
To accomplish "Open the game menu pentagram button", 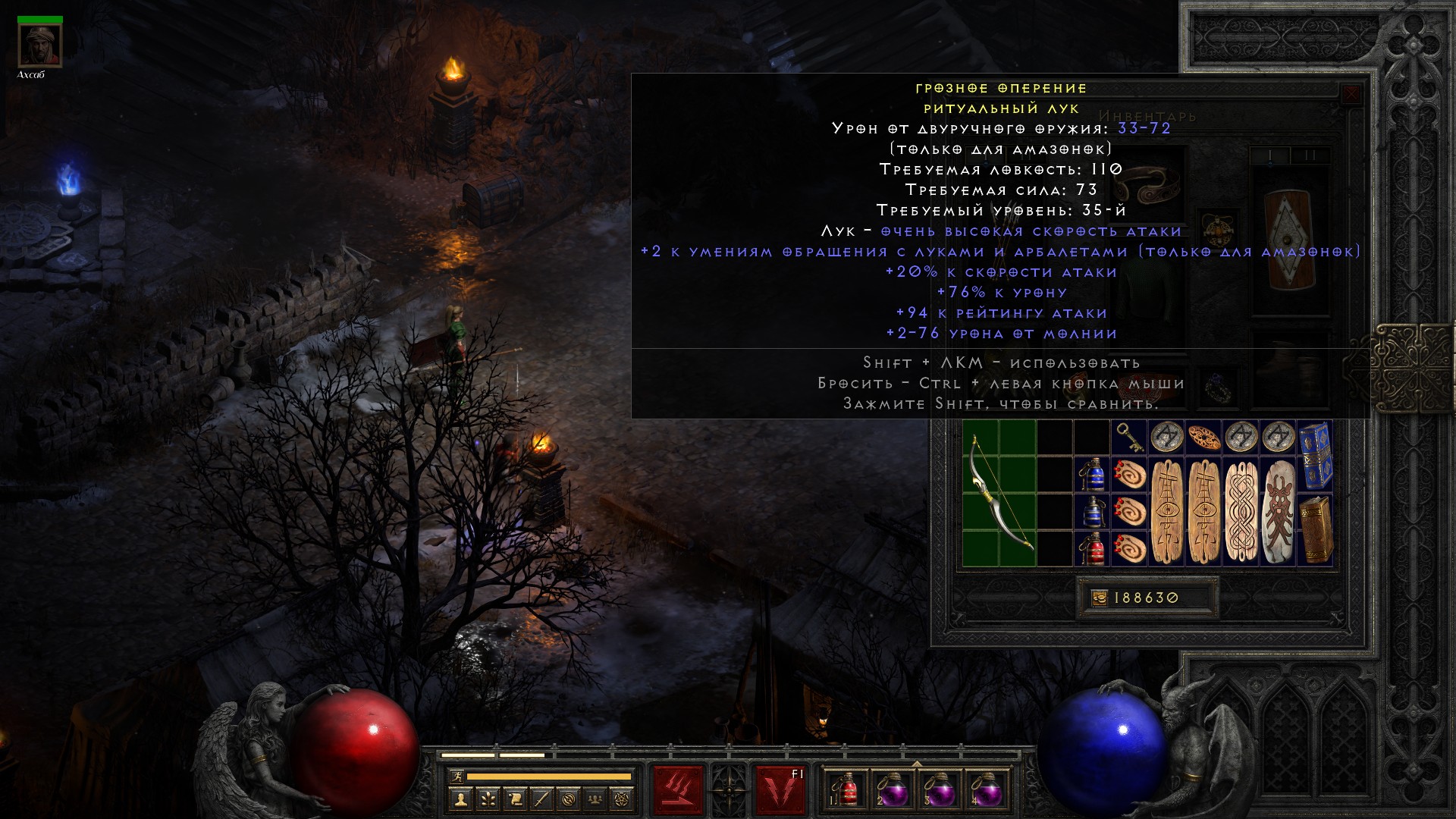I will 622,799.
